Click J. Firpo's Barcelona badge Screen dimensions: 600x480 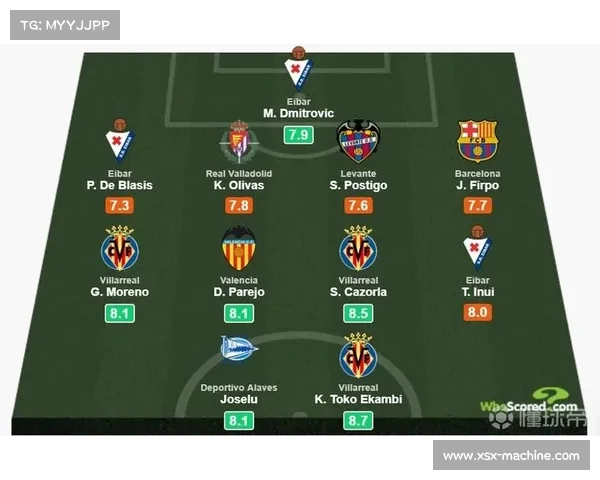click(x=477, y=141)
